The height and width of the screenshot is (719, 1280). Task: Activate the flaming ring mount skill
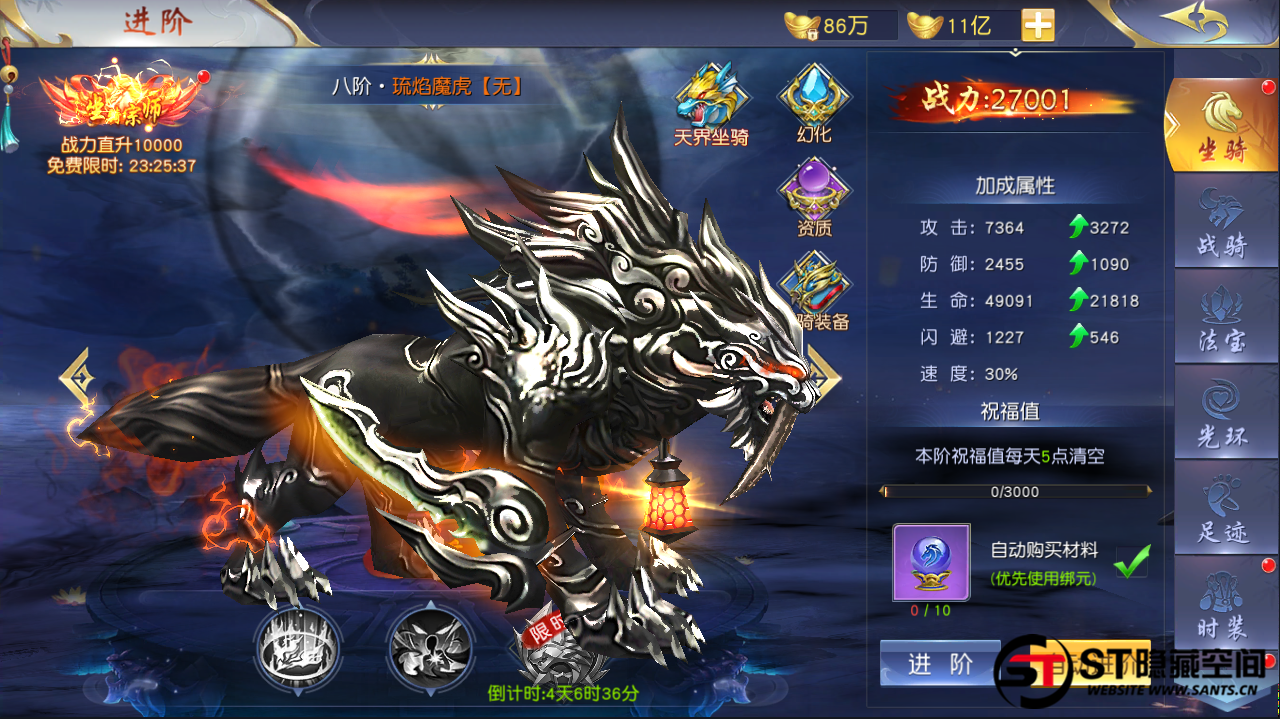297,650
